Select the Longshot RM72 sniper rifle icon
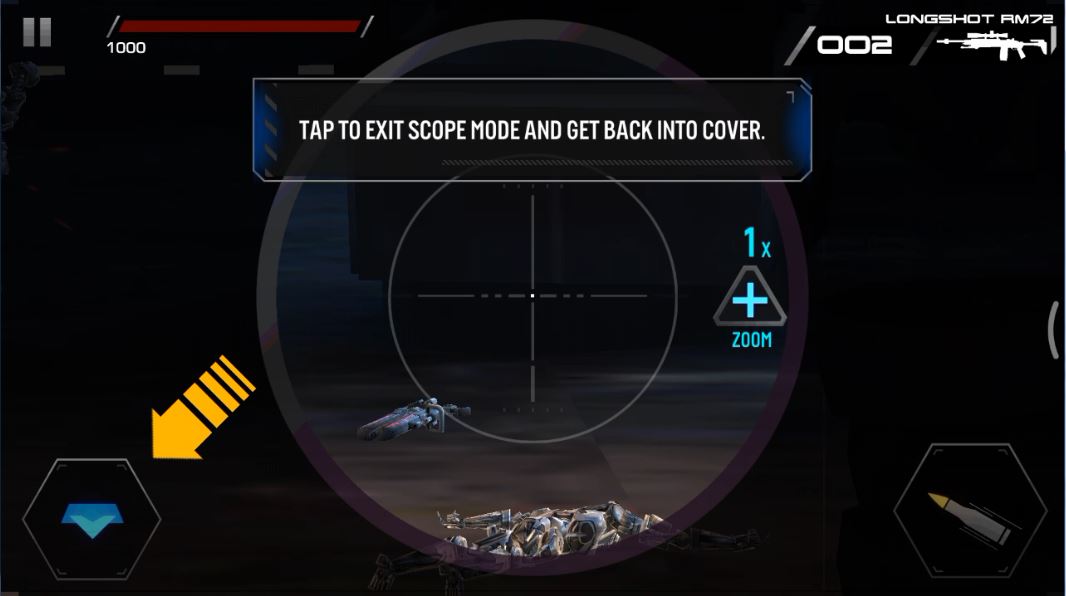The height and width of the screenshot is (596, 1066). pyautogui.click(x=995, y=44)
